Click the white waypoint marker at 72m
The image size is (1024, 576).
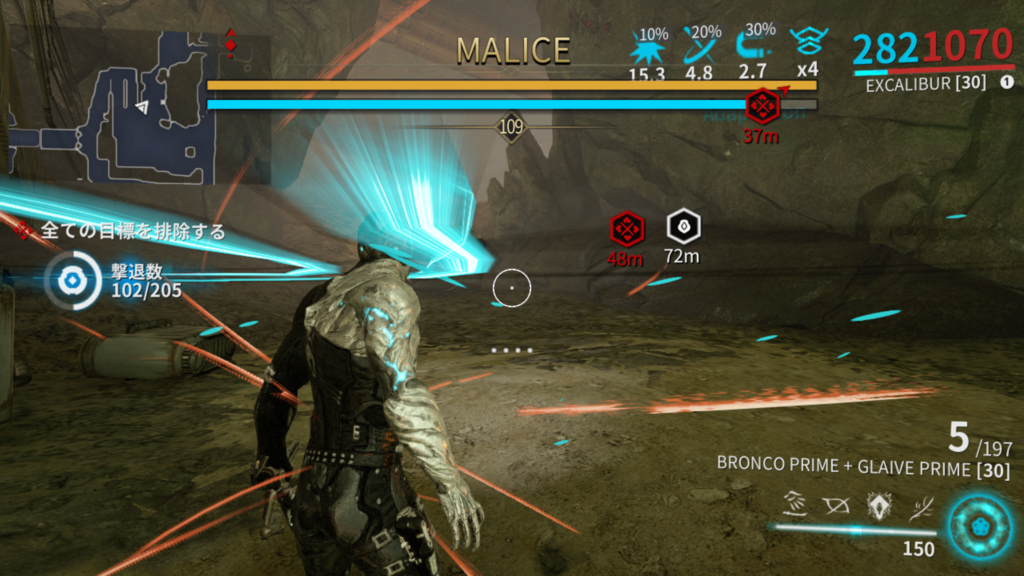pyautogui.click(x=682, y=227)
